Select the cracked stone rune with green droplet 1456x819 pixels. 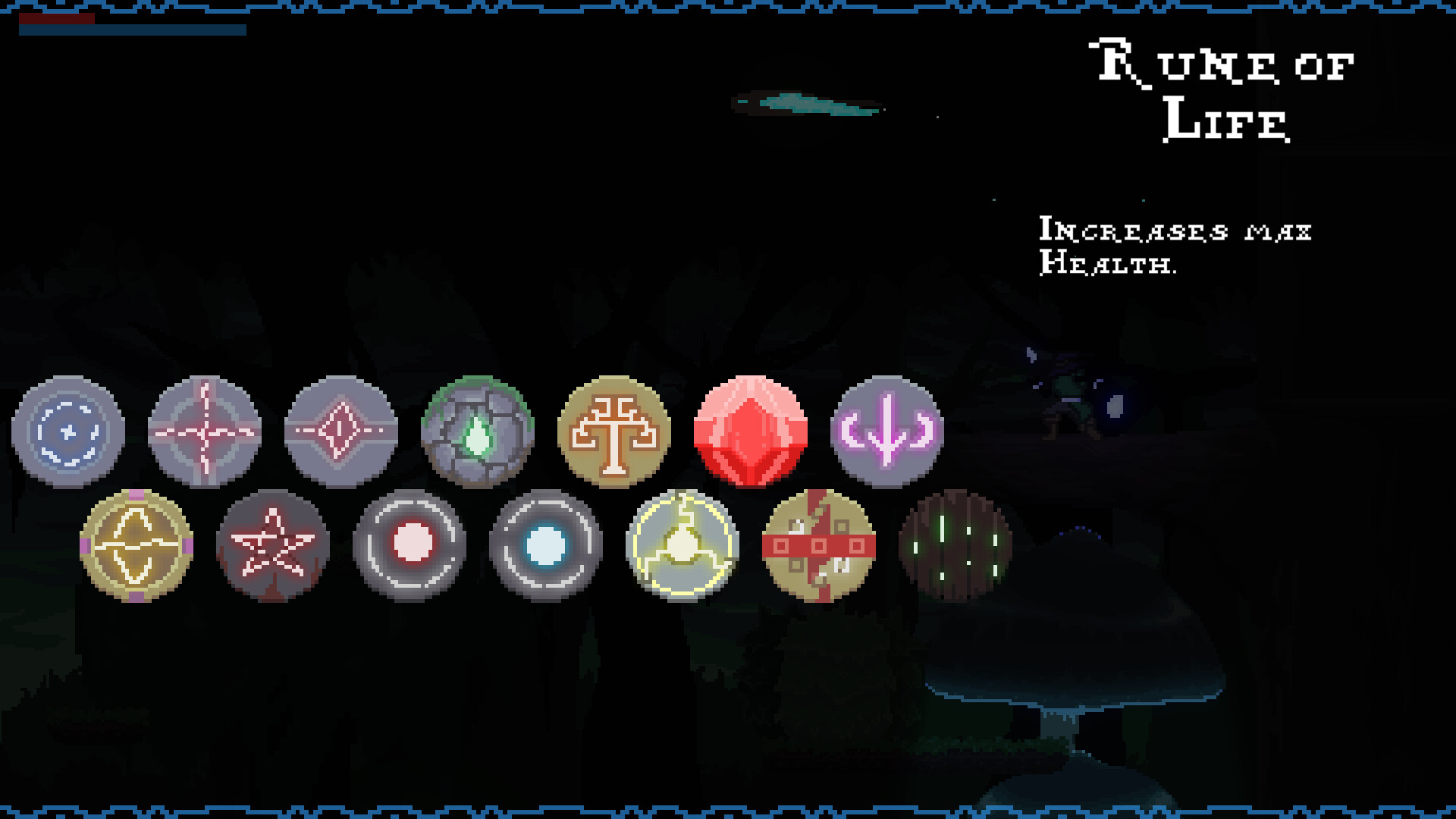click(x=478, y=431)
